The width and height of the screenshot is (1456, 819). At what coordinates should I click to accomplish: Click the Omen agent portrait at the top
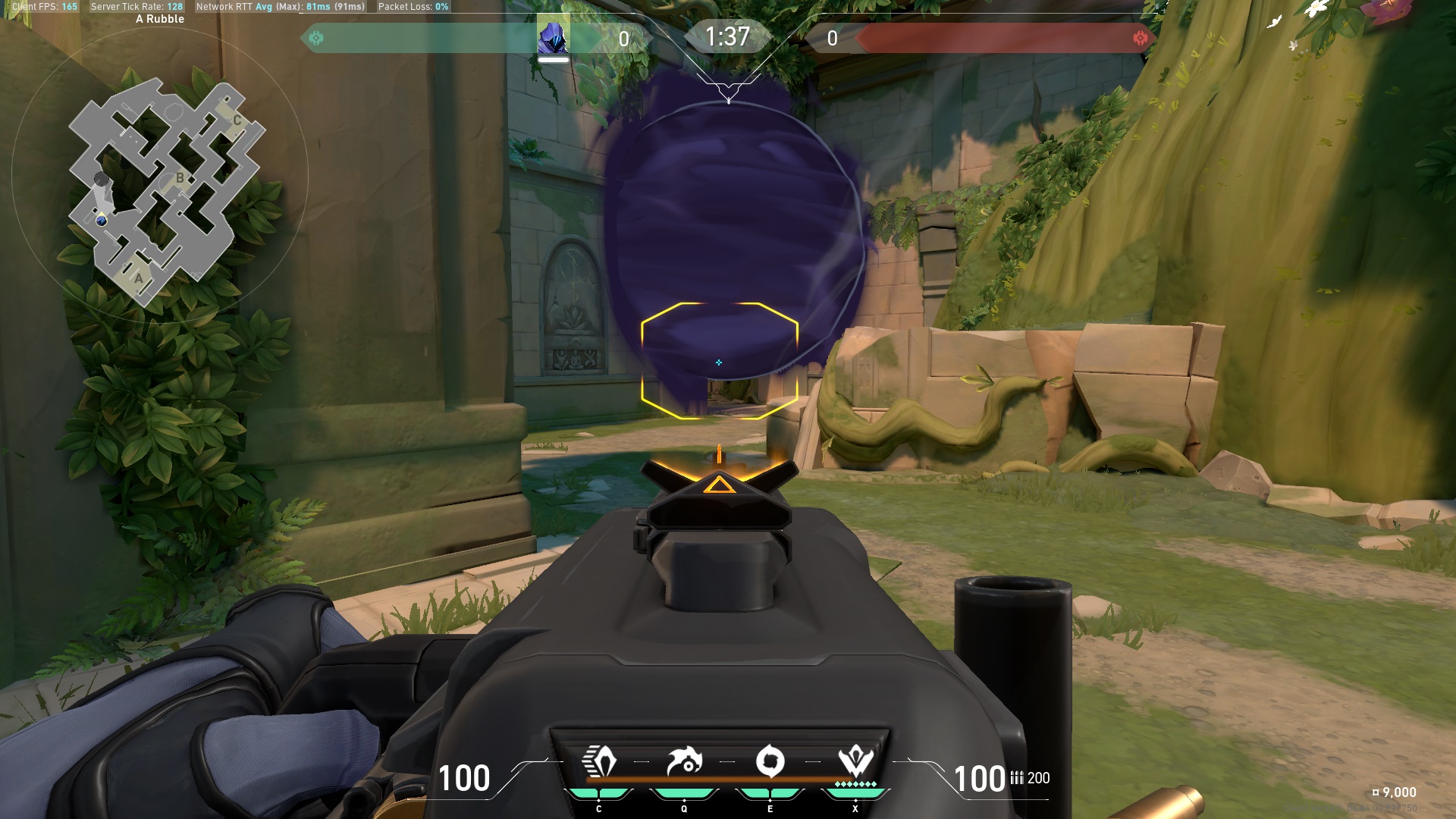click(x=553, y=36)
